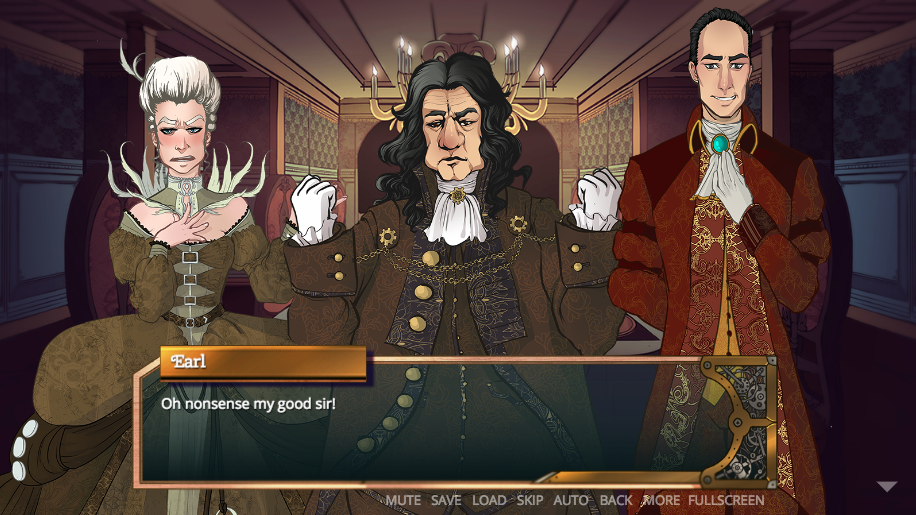
Task: Click the down arrow to advance dialogue
Action: tap(887, 487)
